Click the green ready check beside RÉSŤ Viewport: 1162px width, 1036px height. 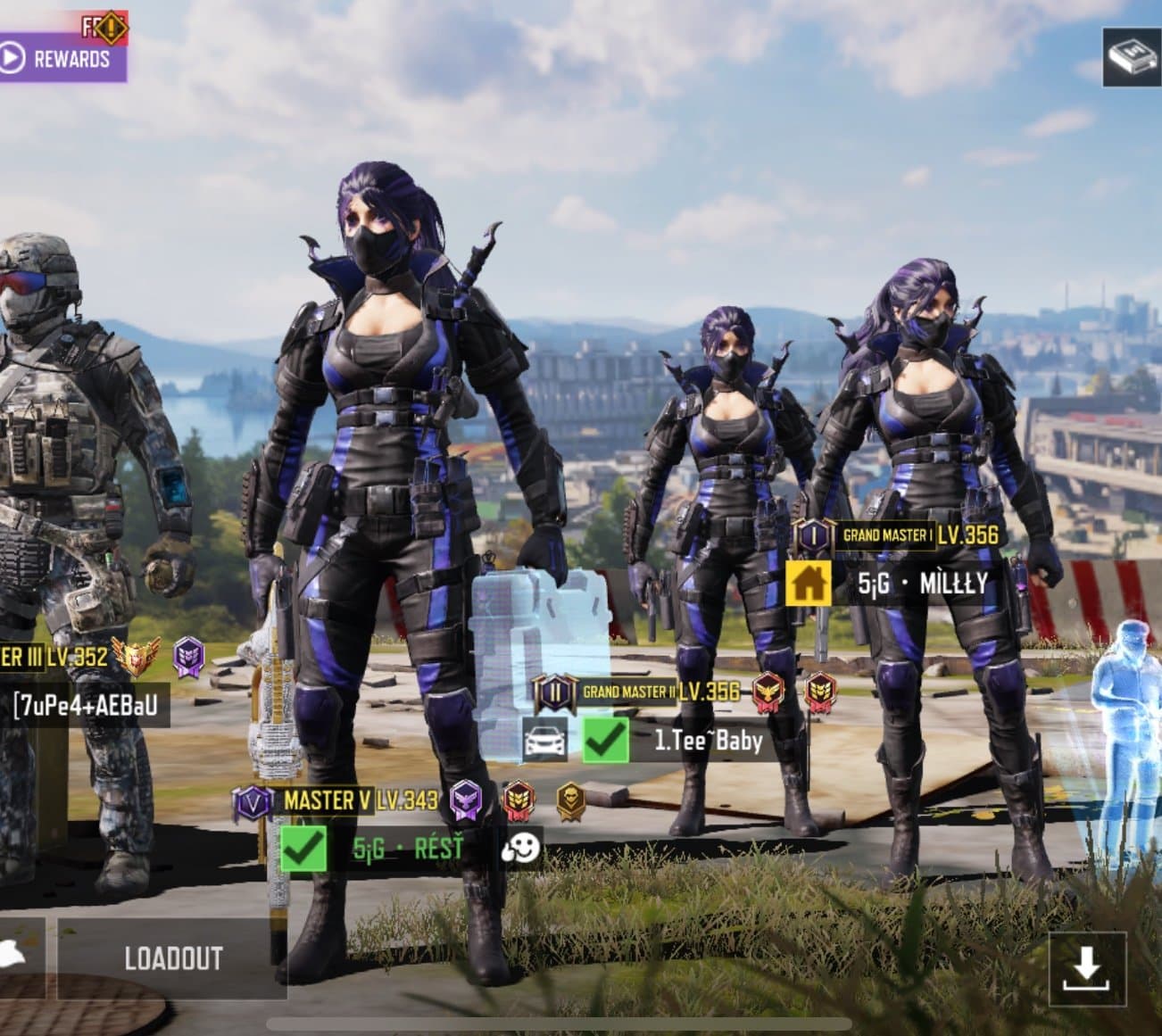(x=303, y=848)
